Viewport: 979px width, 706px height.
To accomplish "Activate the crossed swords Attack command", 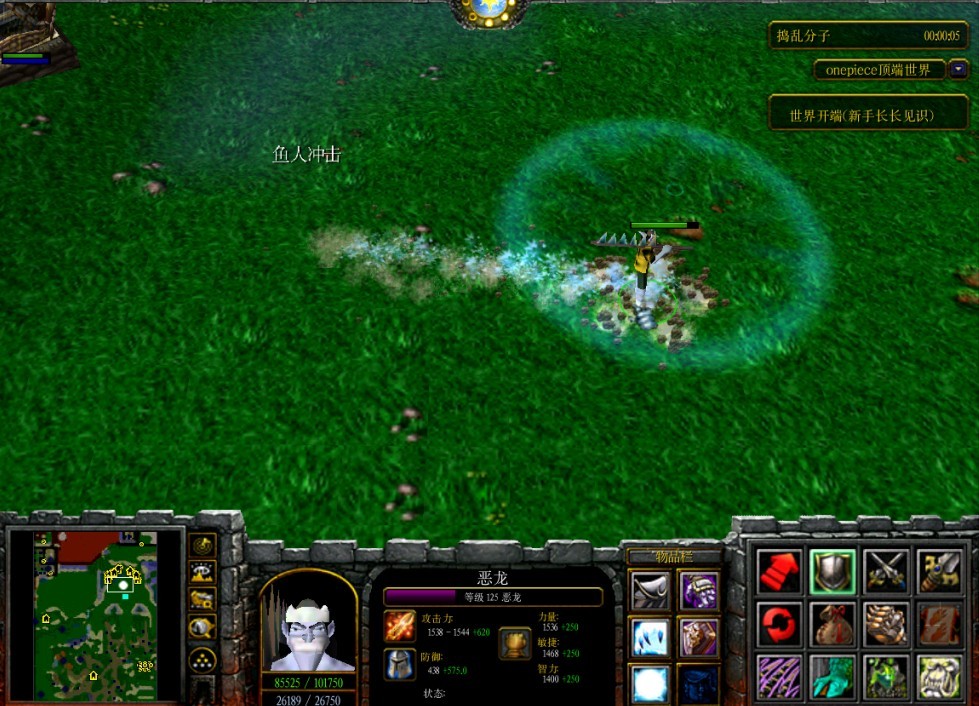I will (x=885, y=571).
